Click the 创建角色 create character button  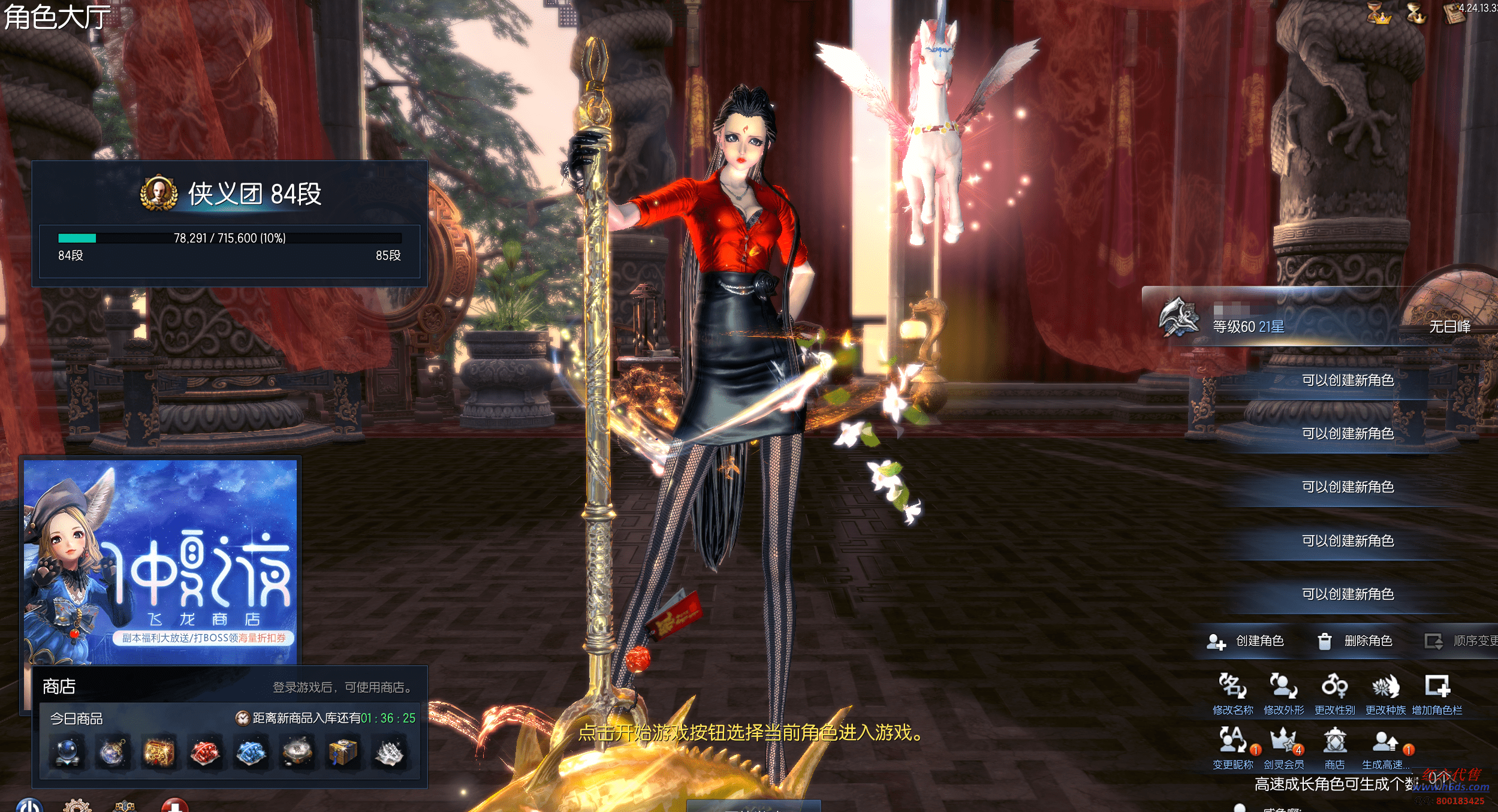pos(1246,641)
